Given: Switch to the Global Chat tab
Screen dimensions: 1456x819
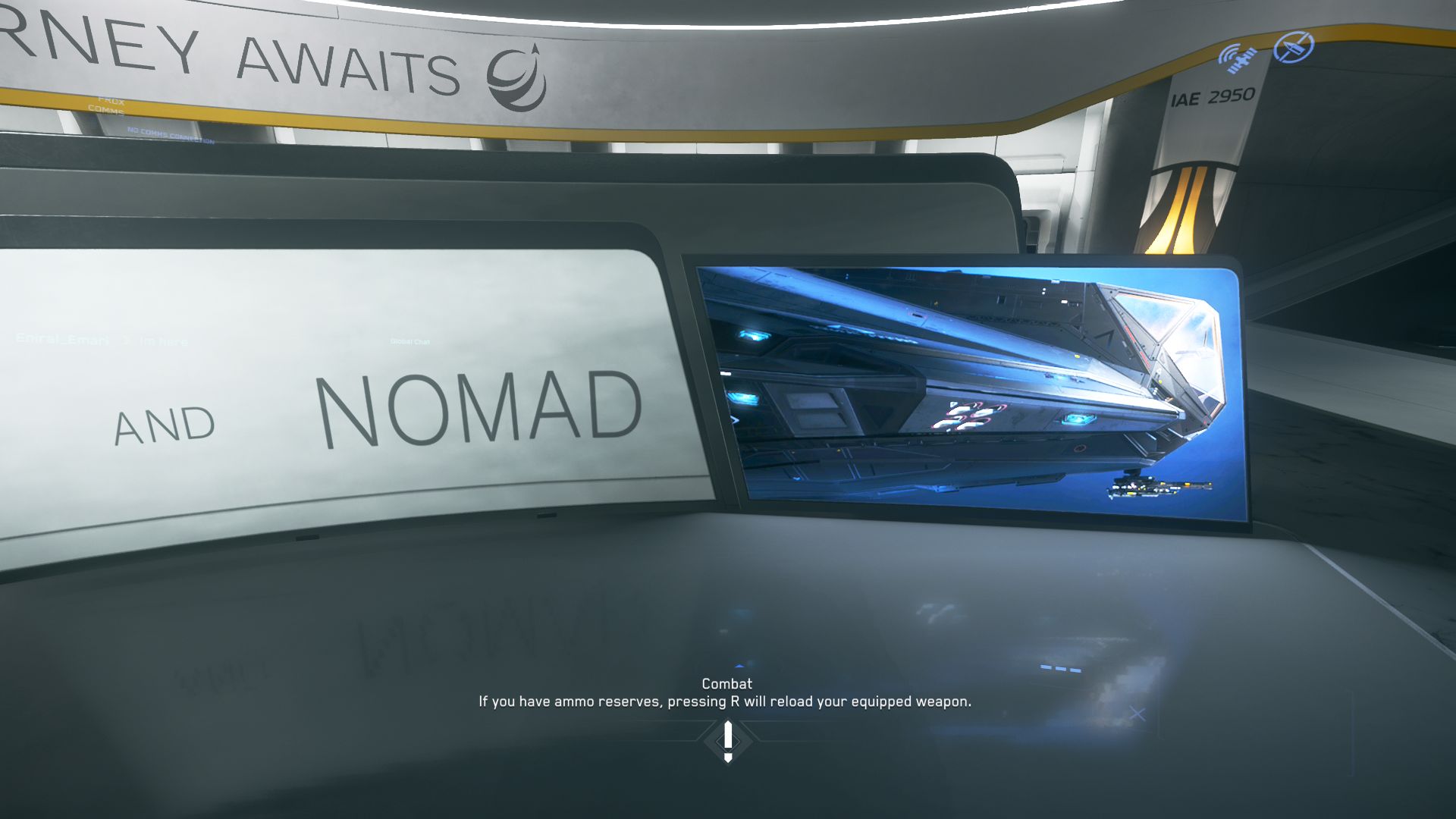Looking at the screenshot, I should (x=409, y=341).
